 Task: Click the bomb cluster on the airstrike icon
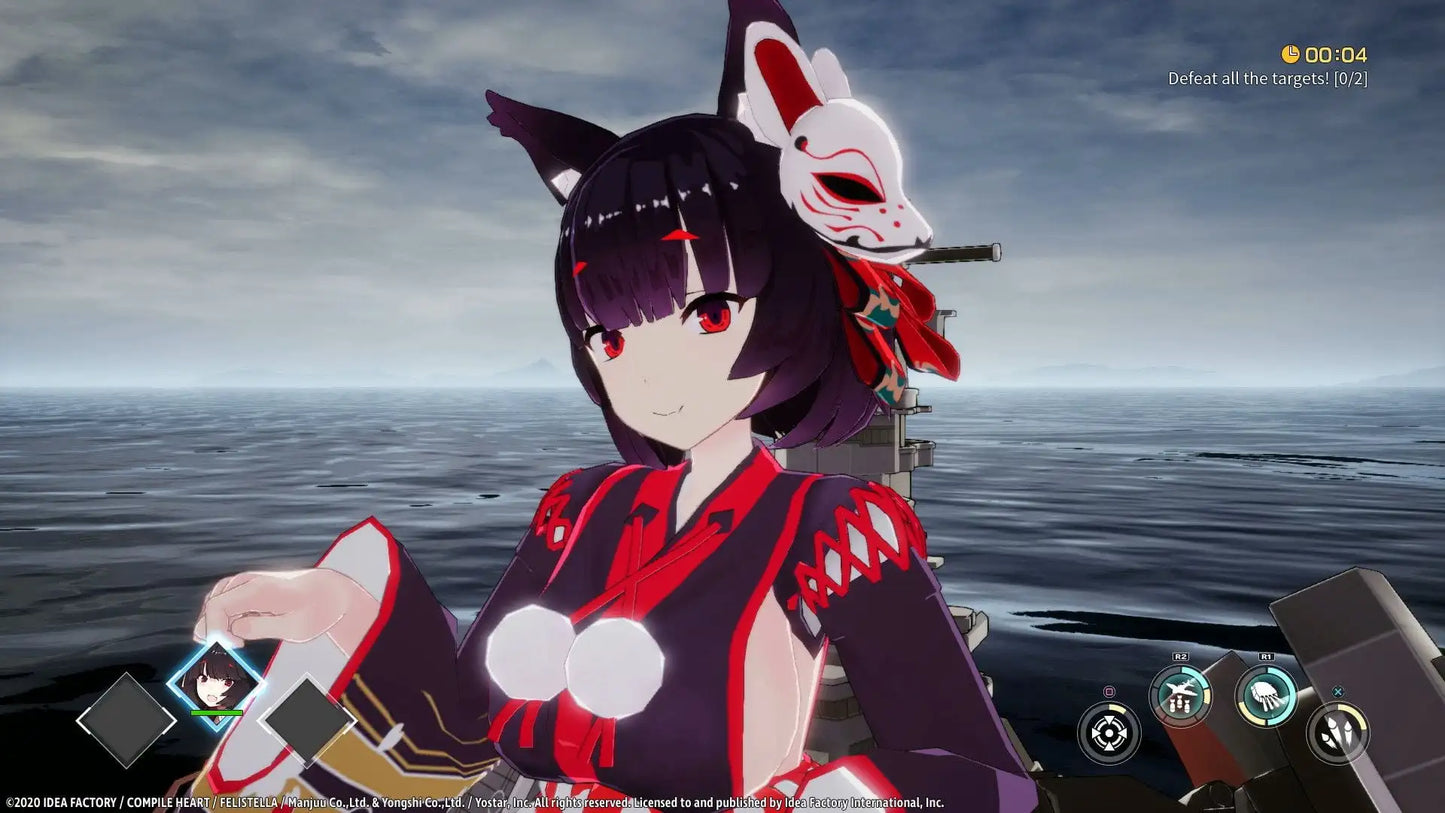click(x=1180, y=703)
